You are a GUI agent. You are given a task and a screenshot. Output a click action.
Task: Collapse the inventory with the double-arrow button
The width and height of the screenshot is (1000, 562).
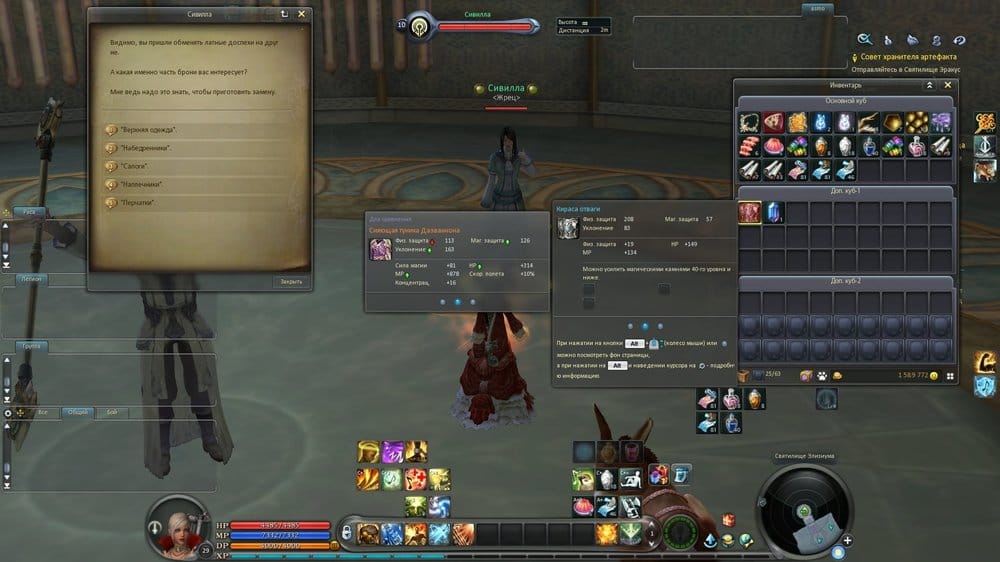coord(930,86)
